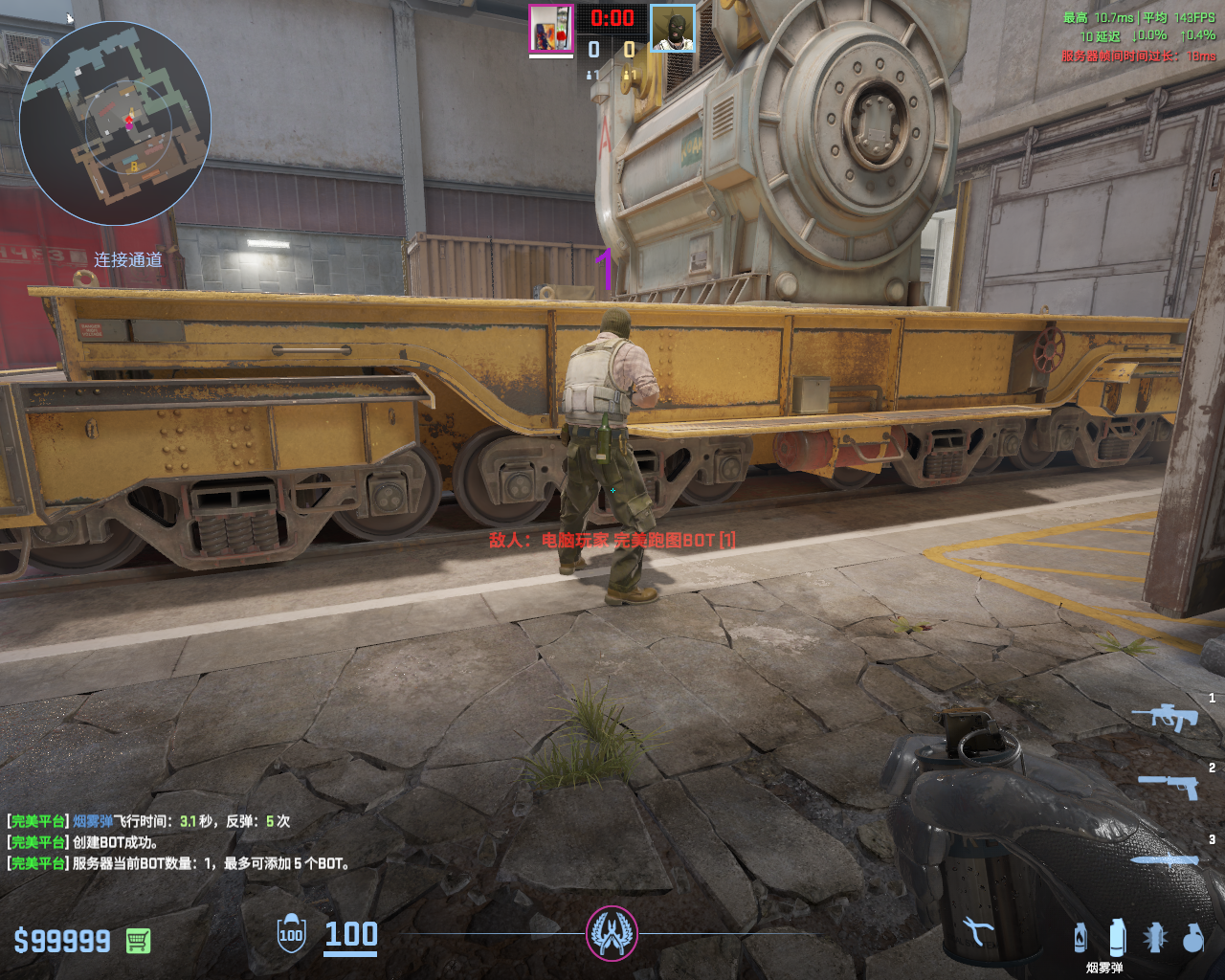Pick the flashbang grenade icon
Screen dimensions: 1225x980
coord(1155,938)
